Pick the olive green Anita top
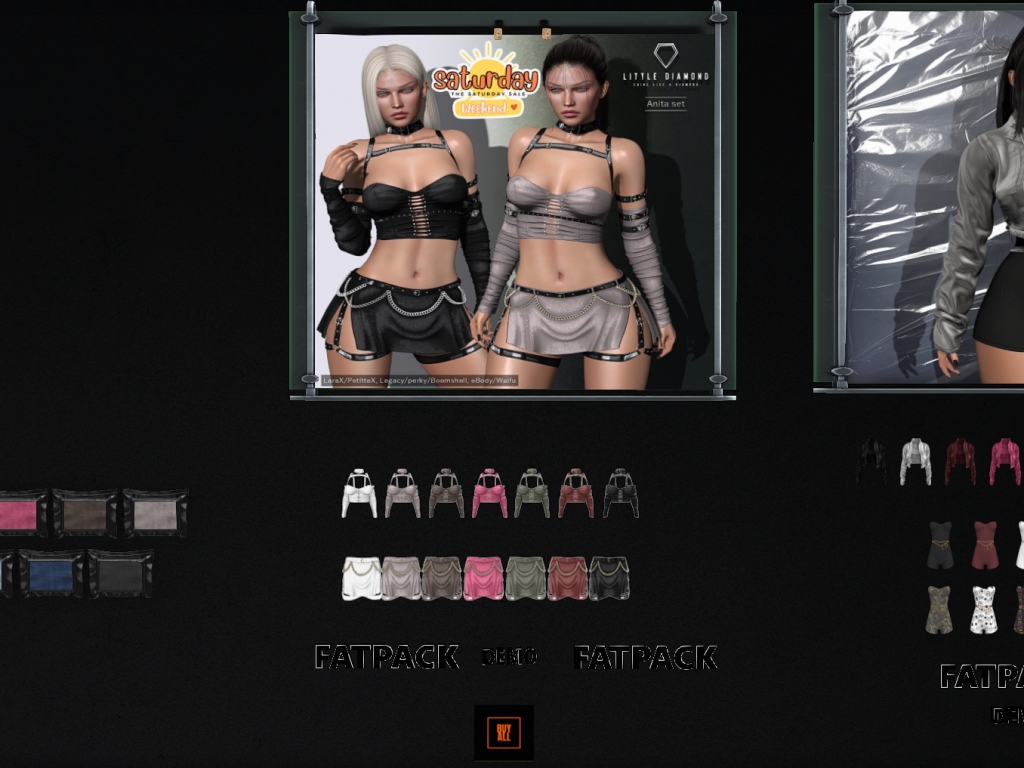This screenshot has width=1024, height=768. pyautogui.click(x=532, y=493)
